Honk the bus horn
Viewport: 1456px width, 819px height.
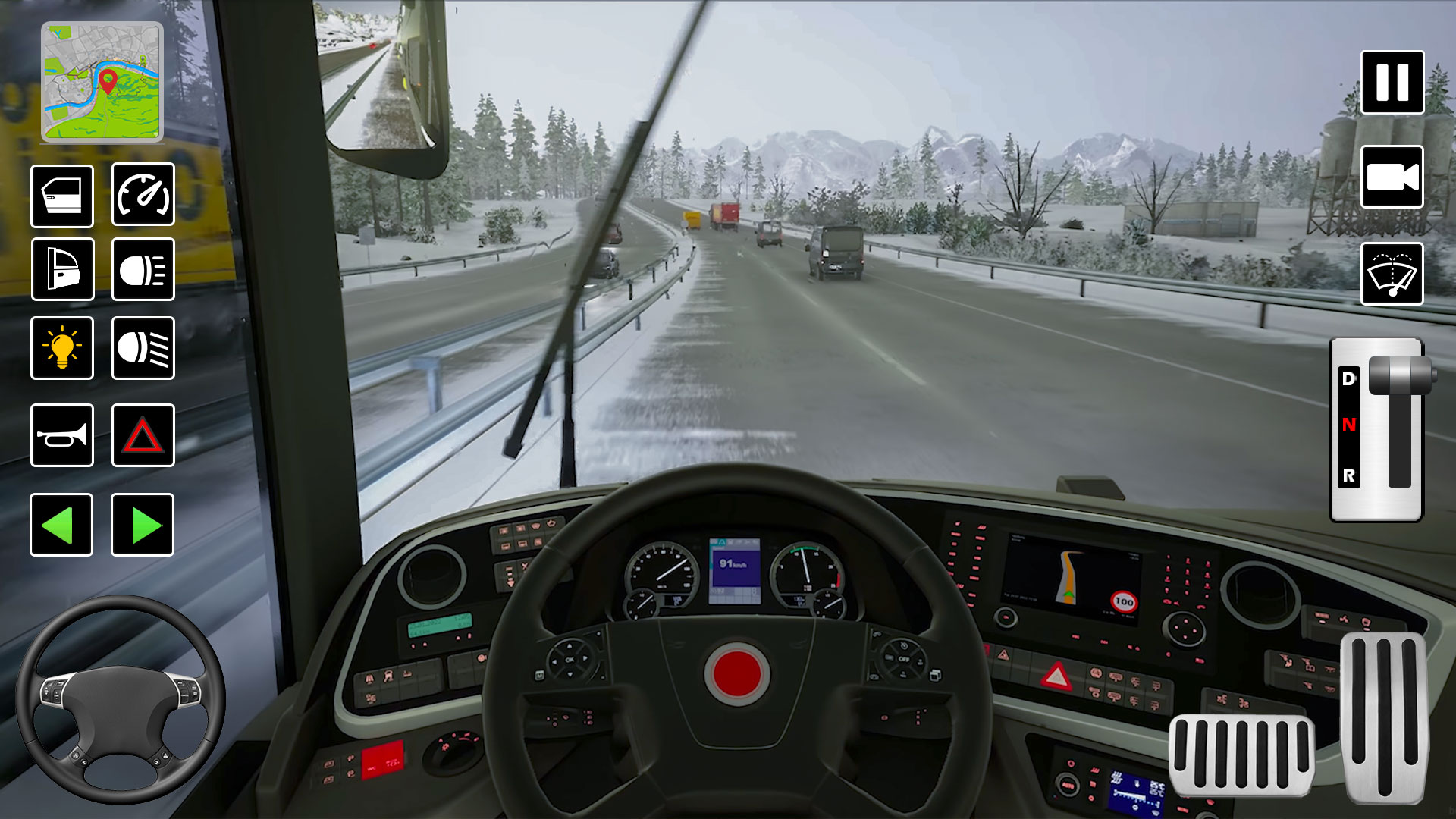tap(62, 436)
